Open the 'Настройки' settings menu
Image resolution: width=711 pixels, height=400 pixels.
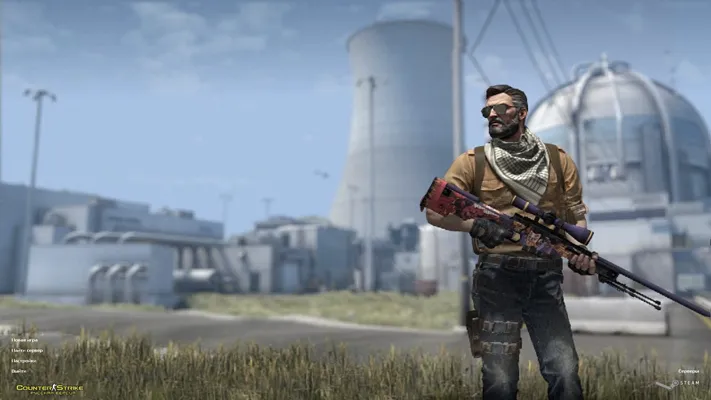[24, 361]
